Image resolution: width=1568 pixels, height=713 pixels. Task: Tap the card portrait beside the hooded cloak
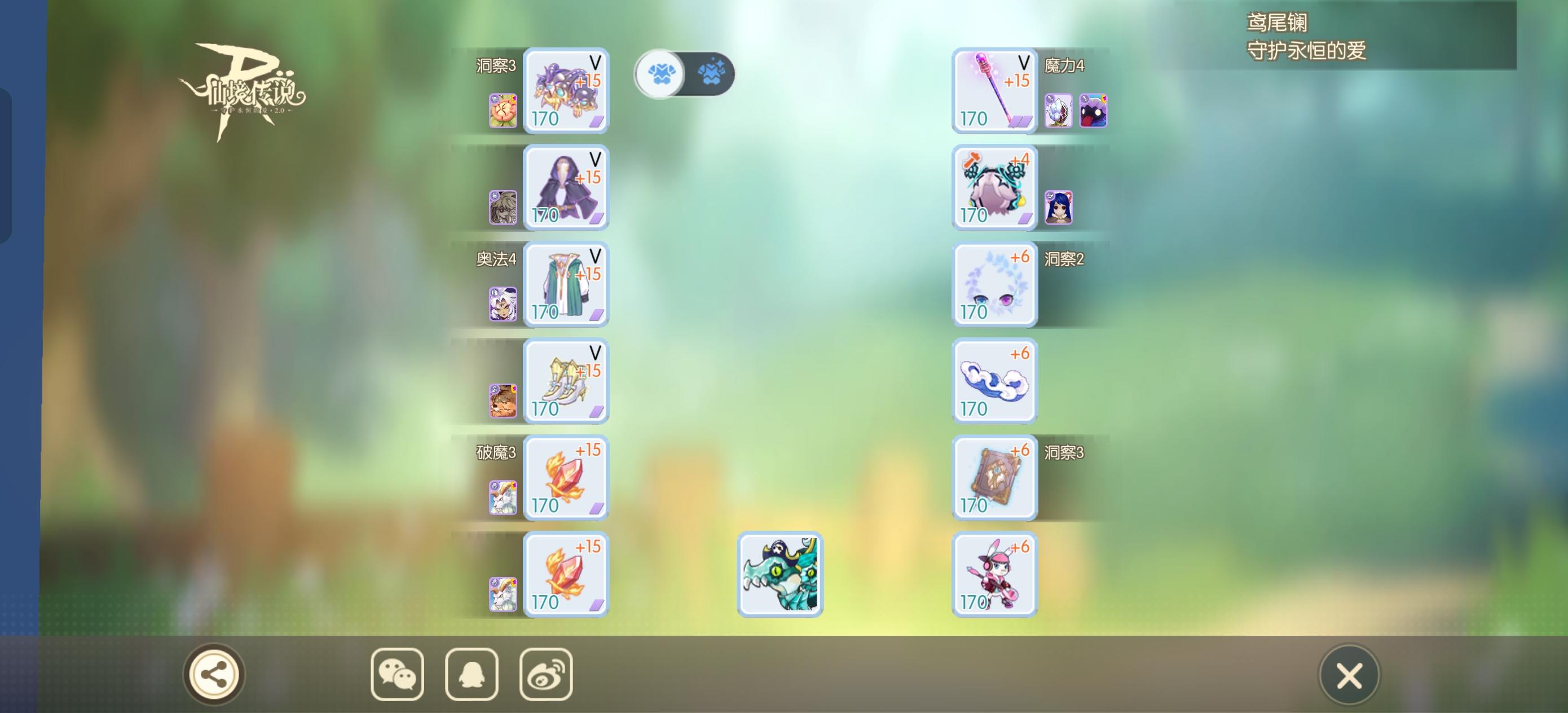point(503,208)
